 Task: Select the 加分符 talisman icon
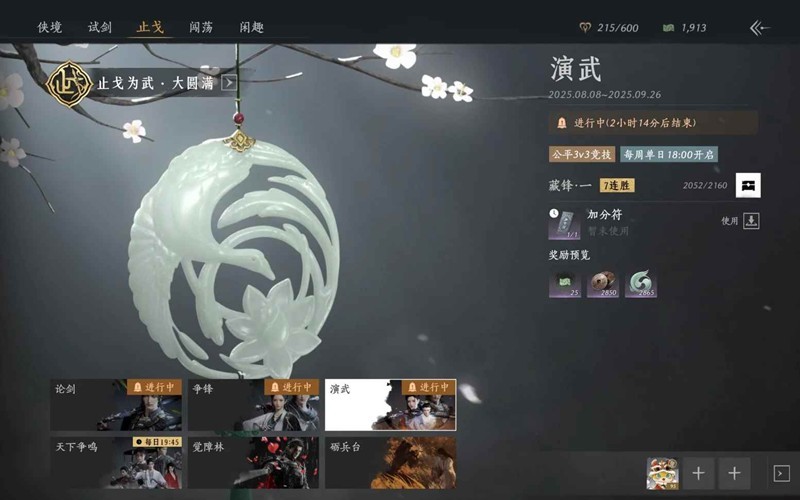click(564, 224)
